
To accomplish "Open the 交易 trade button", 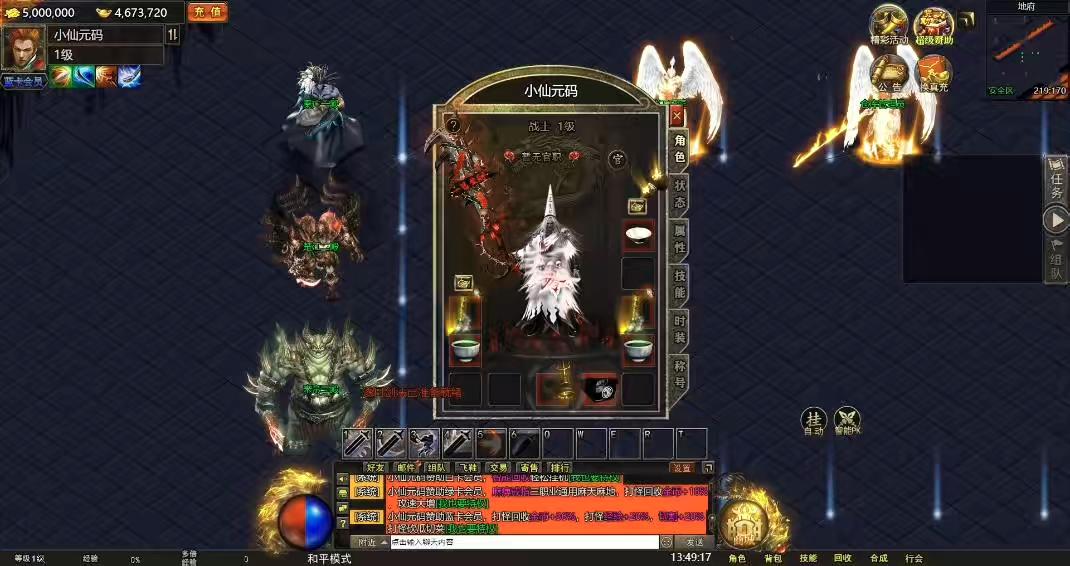I will point(498,467).
